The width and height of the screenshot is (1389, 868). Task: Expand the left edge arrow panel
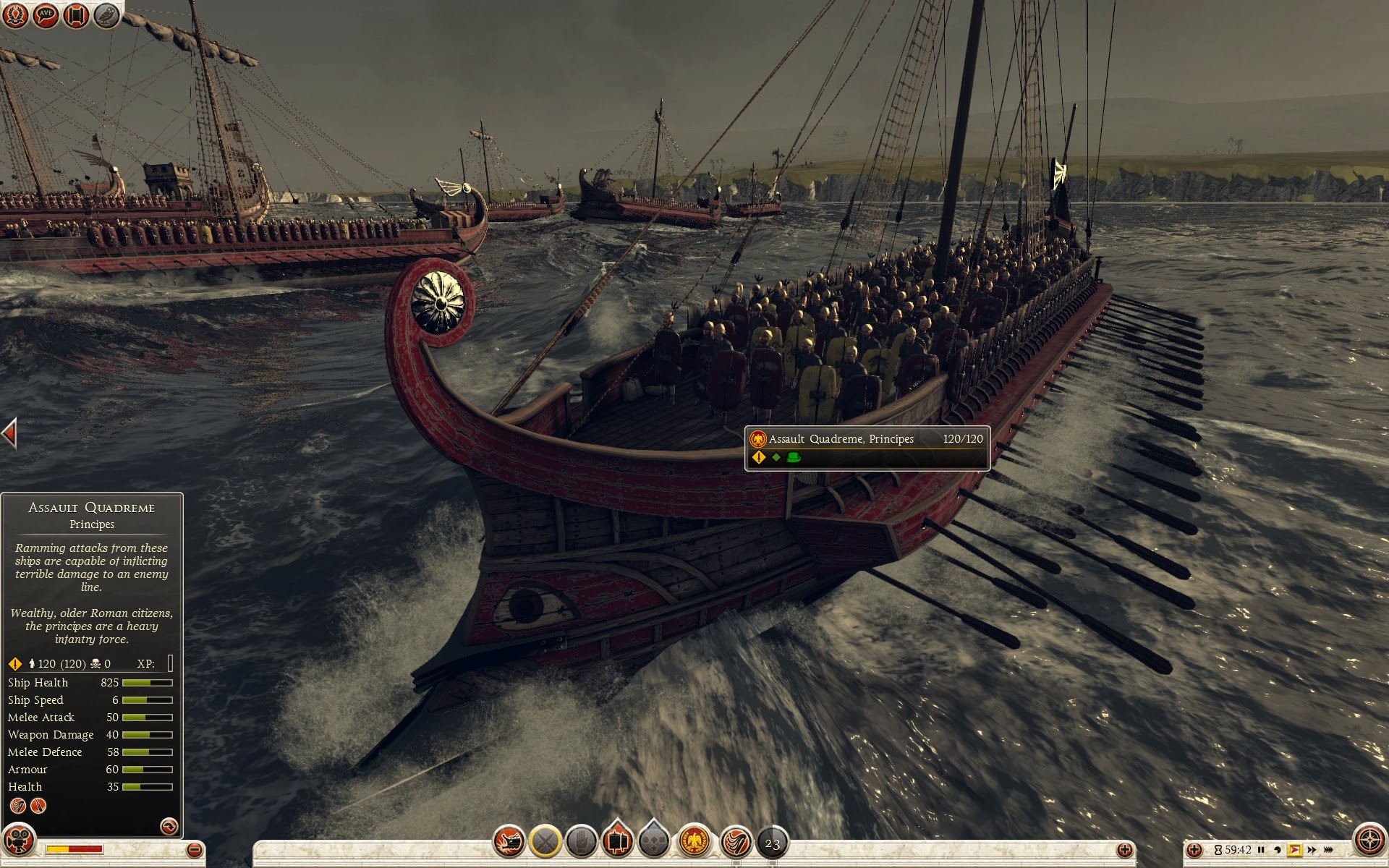pyautogui.click(x=9, y=433)
